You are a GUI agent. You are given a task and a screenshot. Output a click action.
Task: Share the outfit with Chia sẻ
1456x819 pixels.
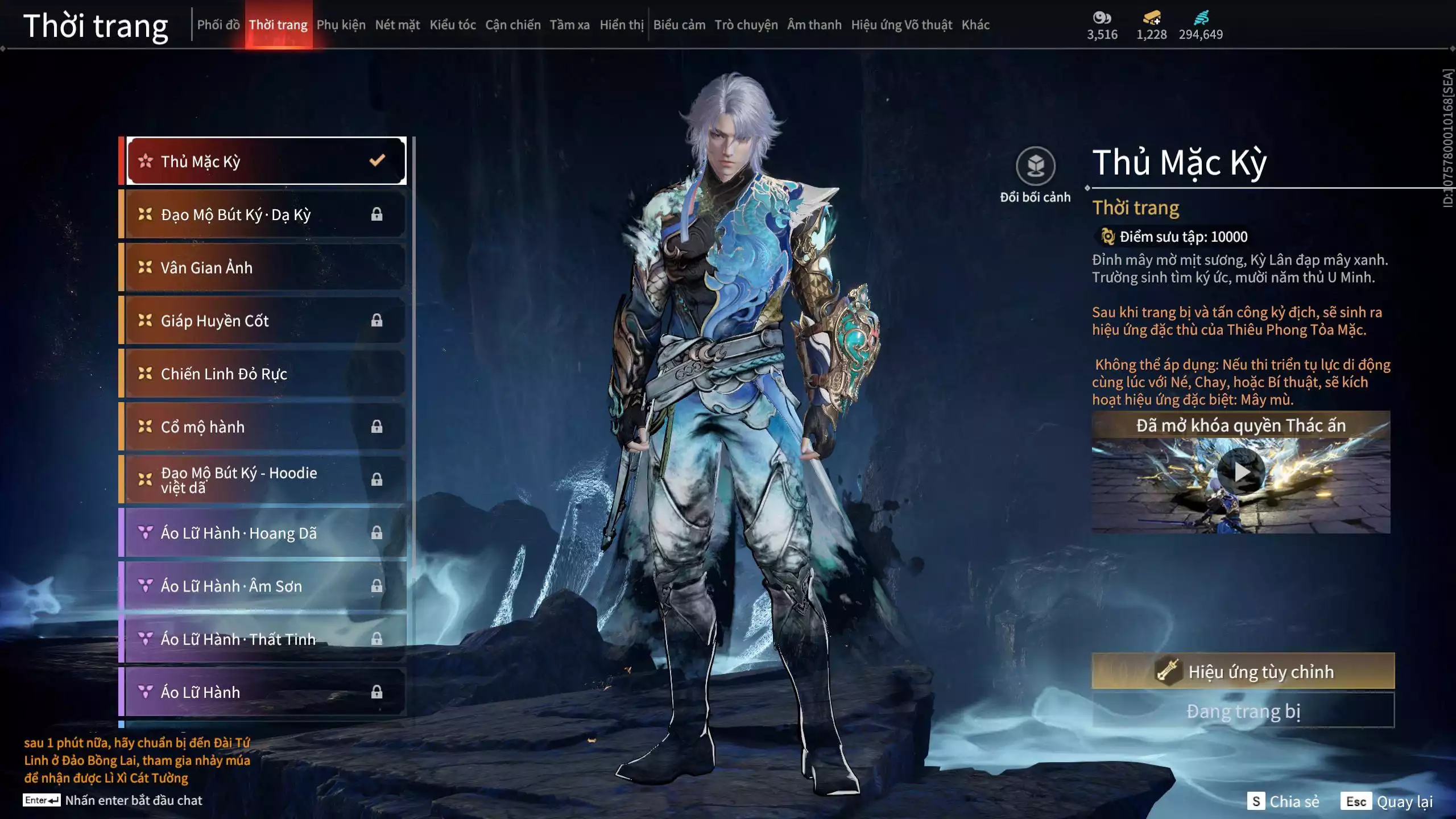(x=1283, y=801)
